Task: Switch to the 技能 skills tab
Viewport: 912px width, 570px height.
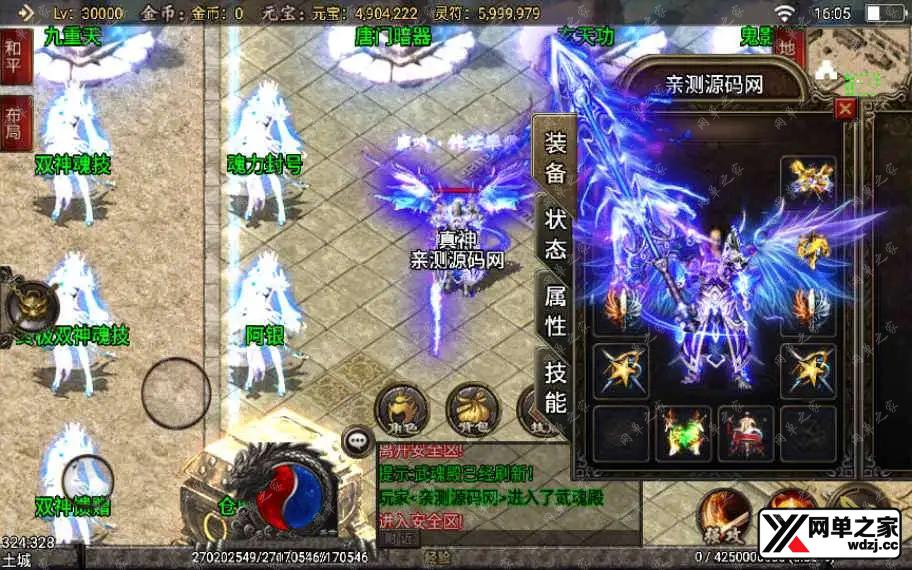Action: pyautogui.click(x=555, y=387)
